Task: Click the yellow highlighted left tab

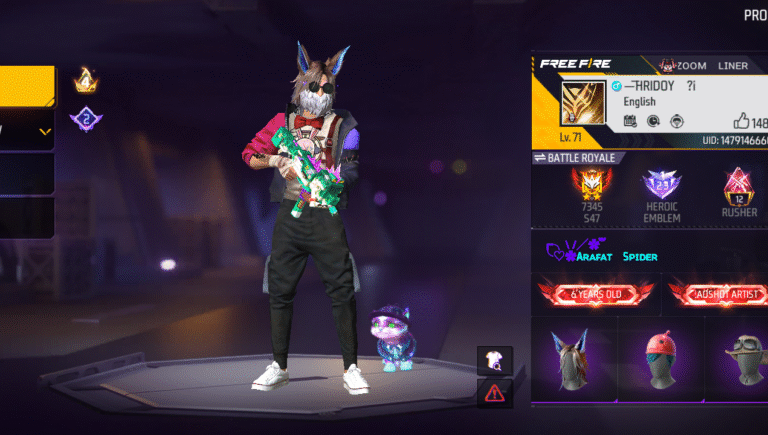Action: 27,86
